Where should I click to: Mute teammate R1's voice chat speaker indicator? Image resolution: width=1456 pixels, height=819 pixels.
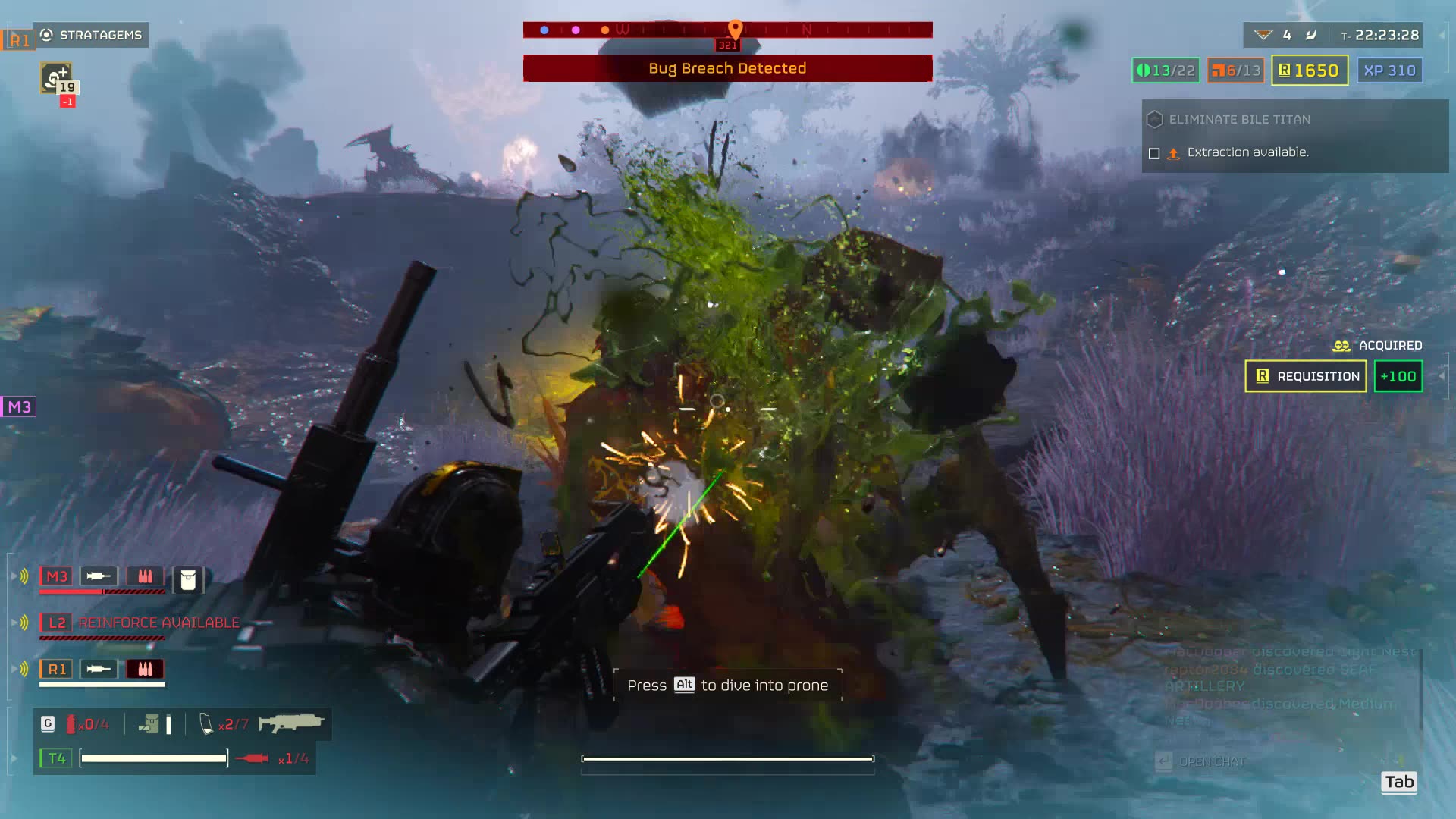[x=25, y=667]
